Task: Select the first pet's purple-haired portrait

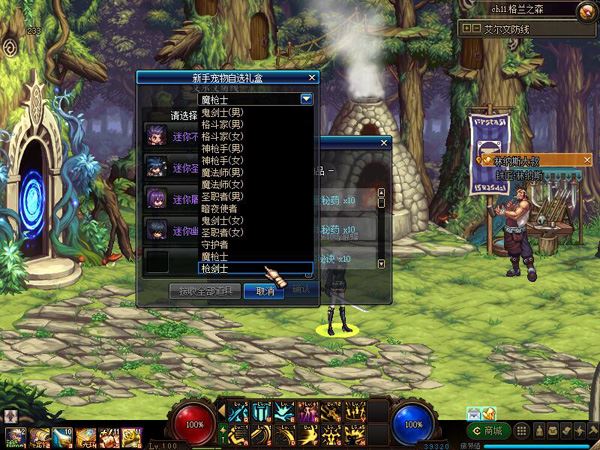Action: [156, 133]
